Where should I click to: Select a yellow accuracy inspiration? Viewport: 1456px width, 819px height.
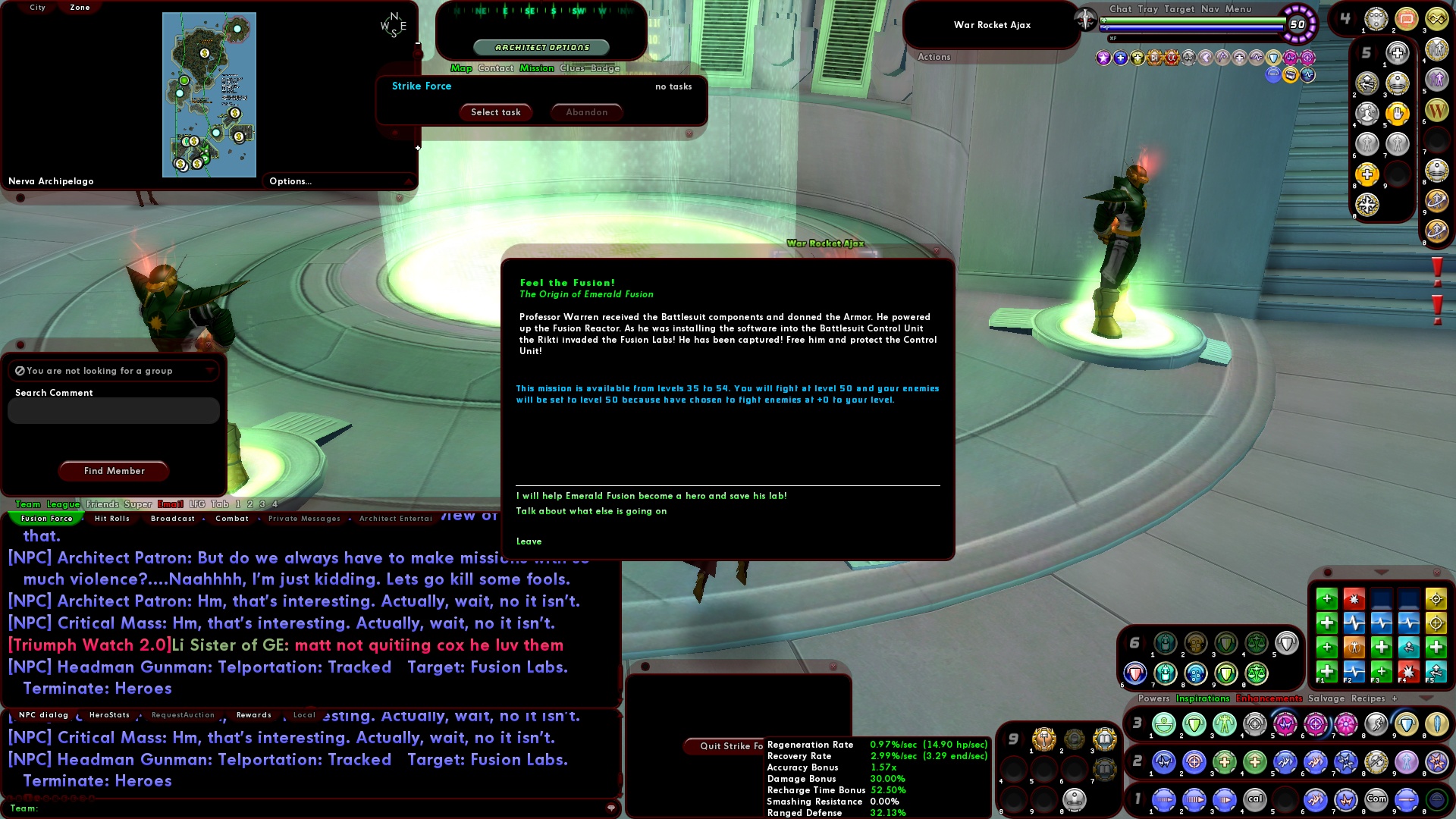(1436, 599)
